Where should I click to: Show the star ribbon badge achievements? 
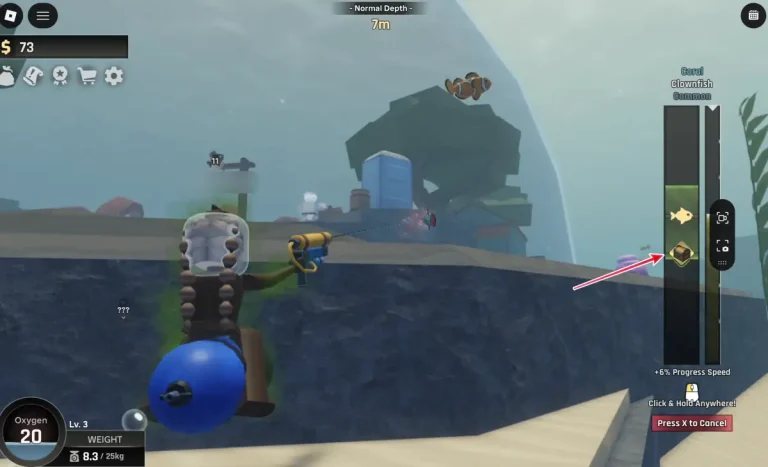[x=60, y=76]
